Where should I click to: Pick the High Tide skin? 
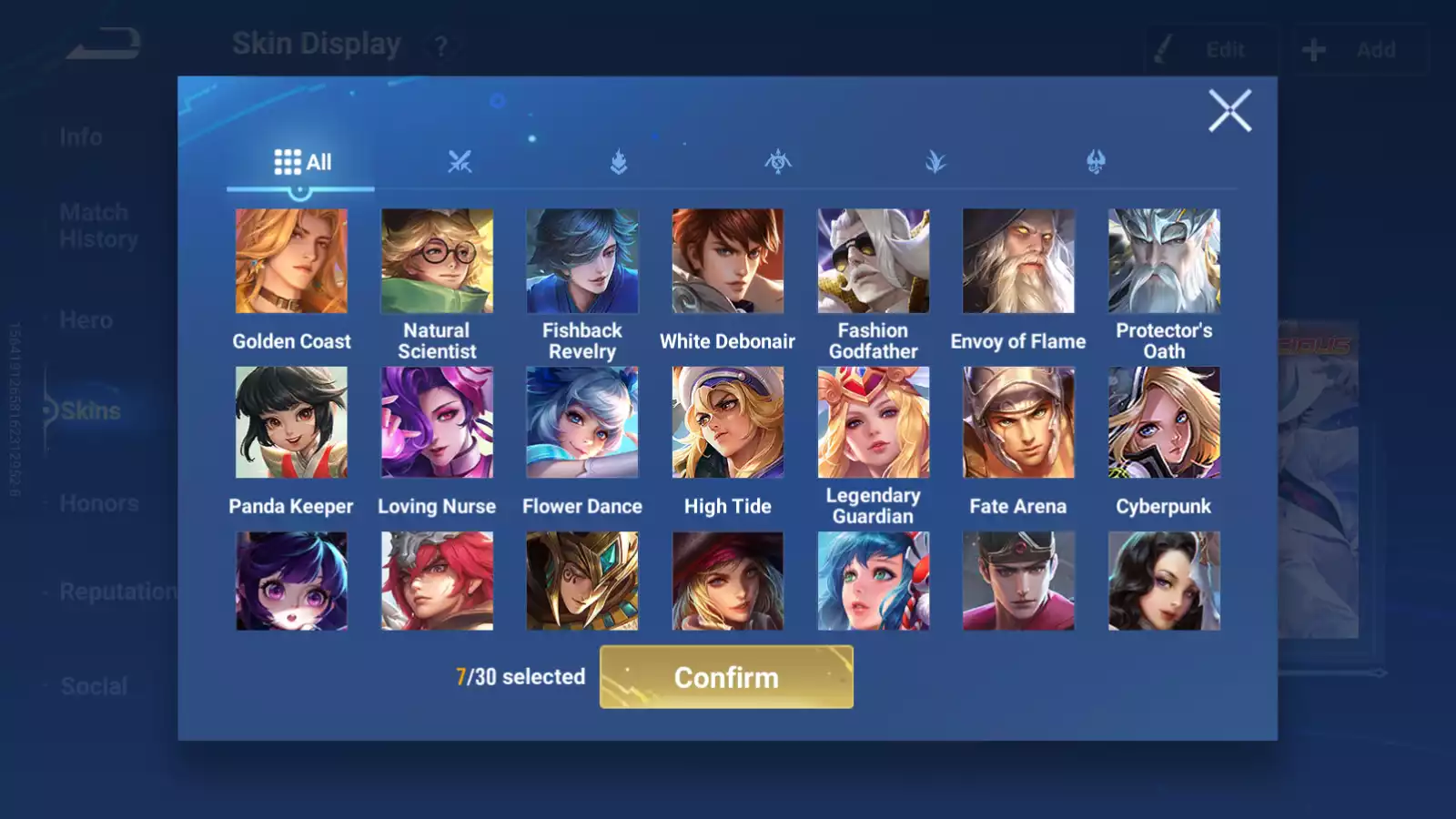(x=728, y=422)
